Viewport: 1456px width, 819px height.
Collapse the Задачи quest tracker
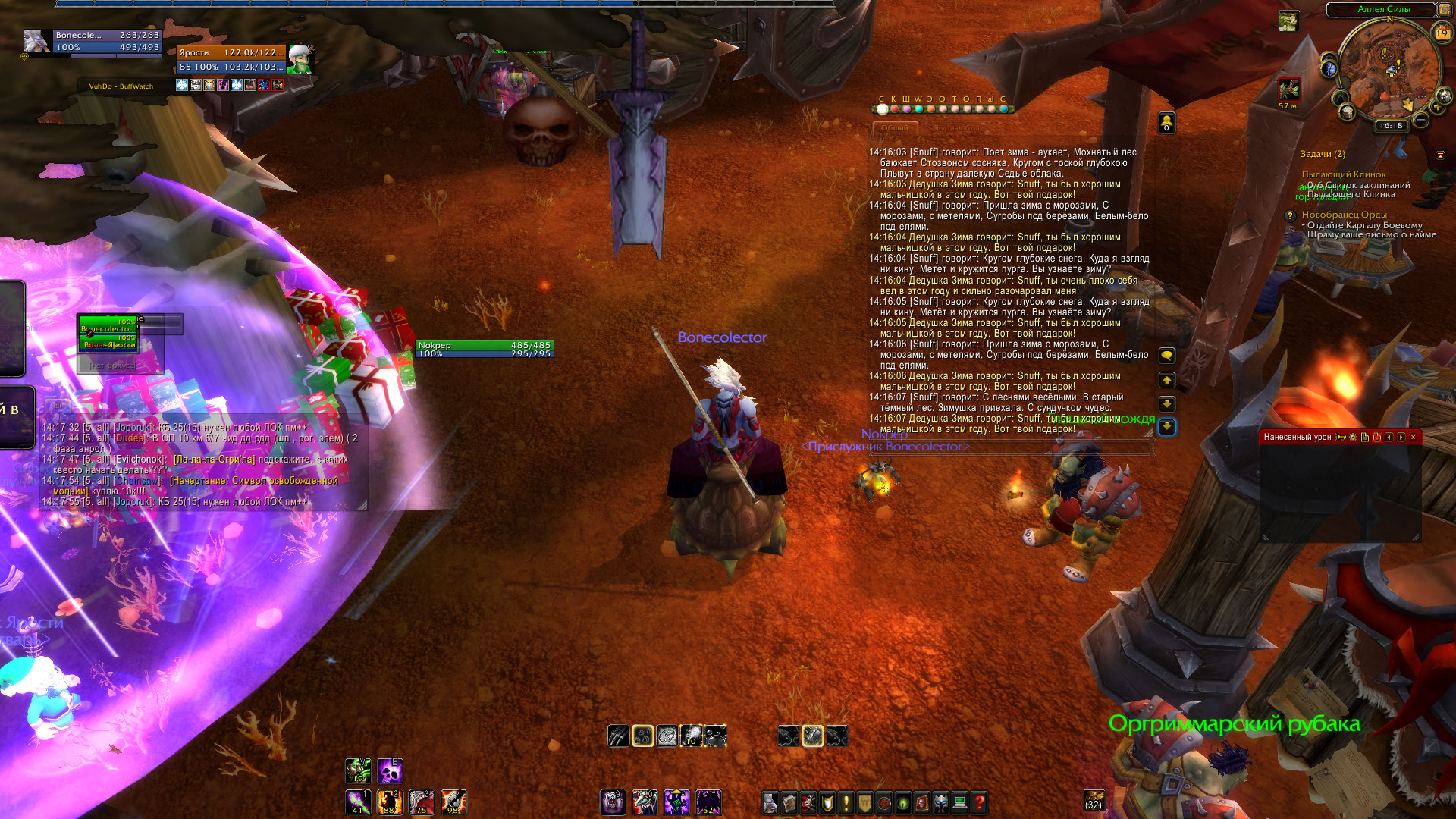[x=1440, y=155]
